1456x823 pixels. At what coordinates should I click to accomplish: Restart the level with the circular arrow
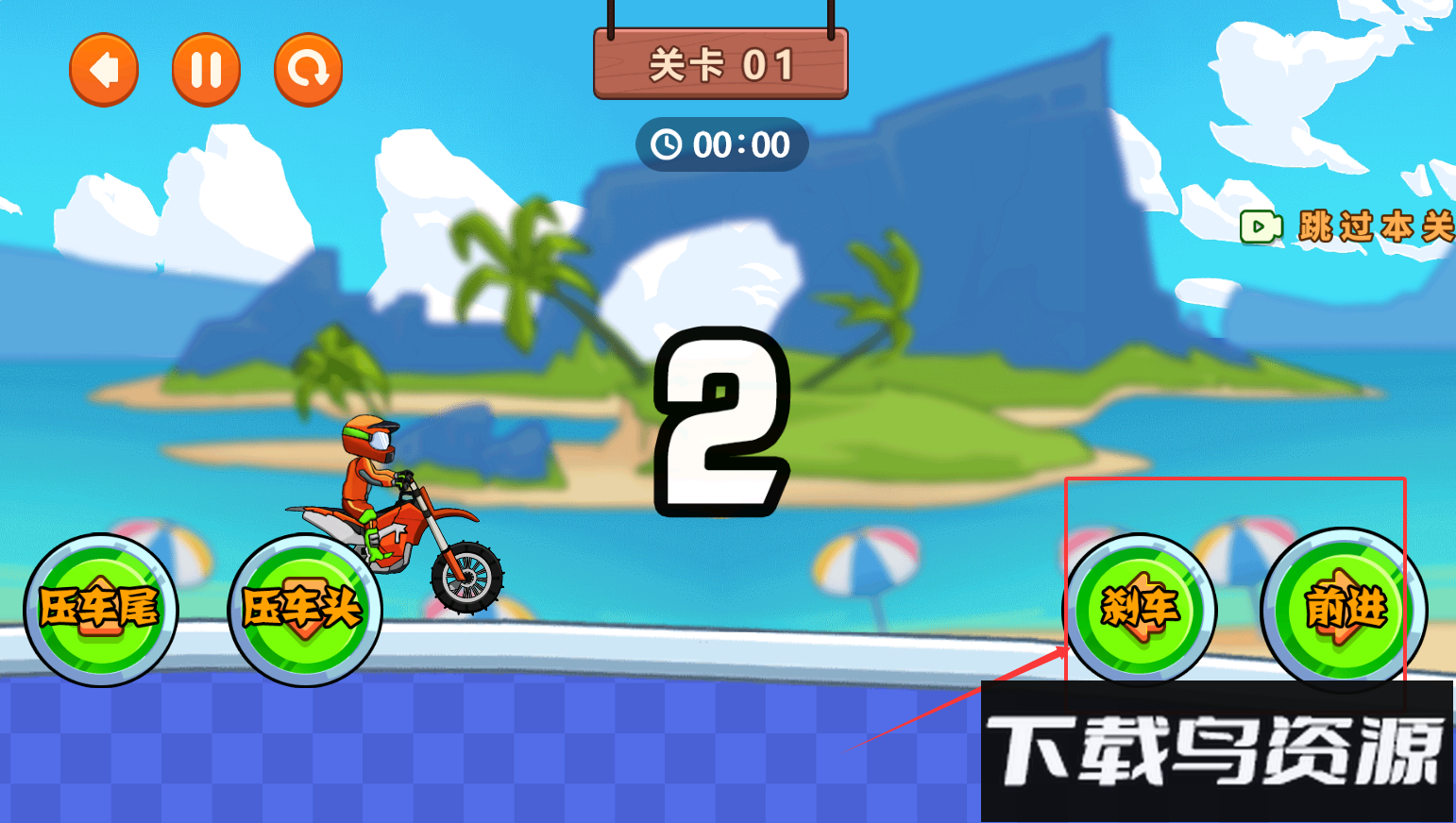(308, 70)
